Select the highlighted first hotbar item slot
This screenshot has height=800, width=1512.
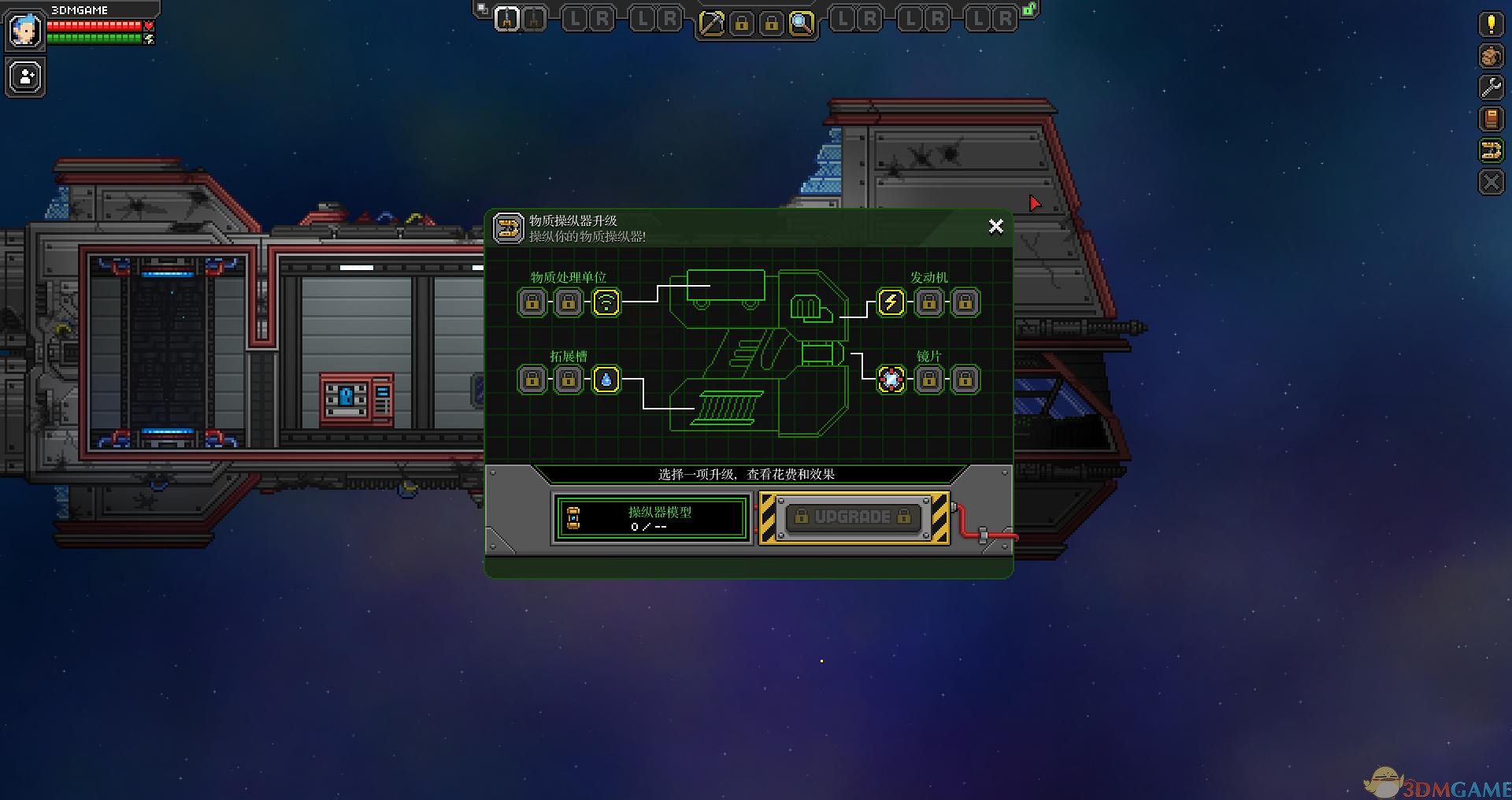(x=507, y=19)
